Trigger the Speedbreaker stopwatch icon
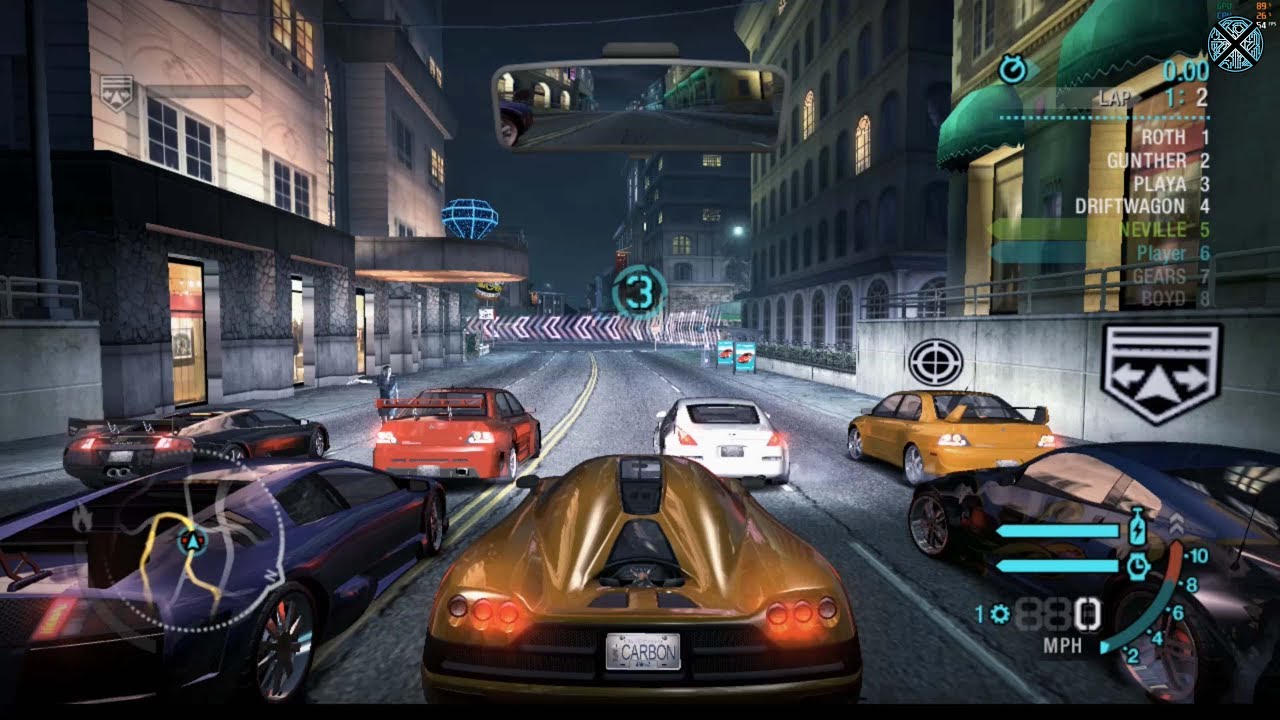Image resolution: width=1280 pixels, height=720 pixels. 1138,567
